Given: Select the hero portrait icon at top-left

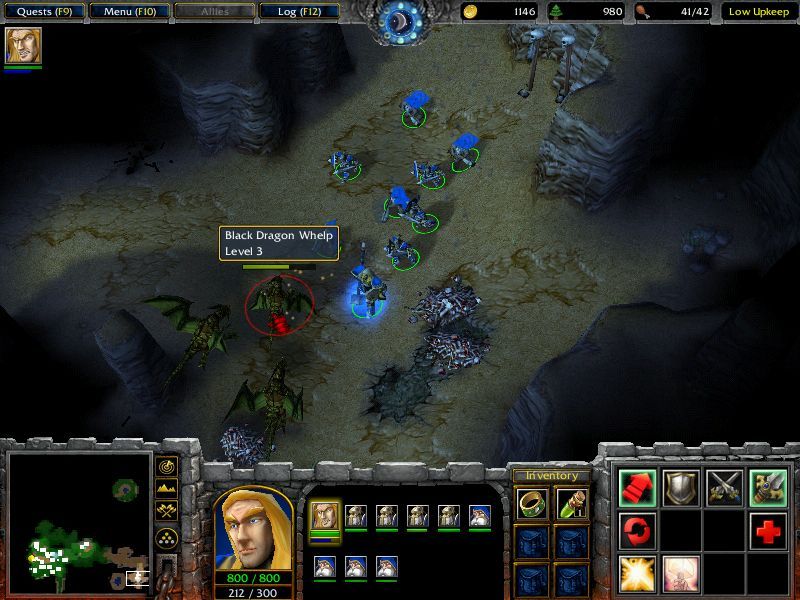Looking at the screenshot, I should (x=23, y=46).
